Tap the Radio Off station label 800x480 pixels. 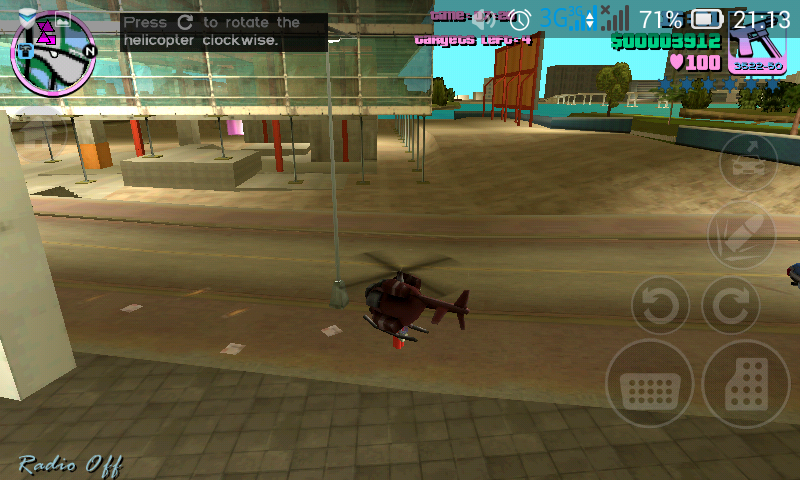tap(68, 462)
